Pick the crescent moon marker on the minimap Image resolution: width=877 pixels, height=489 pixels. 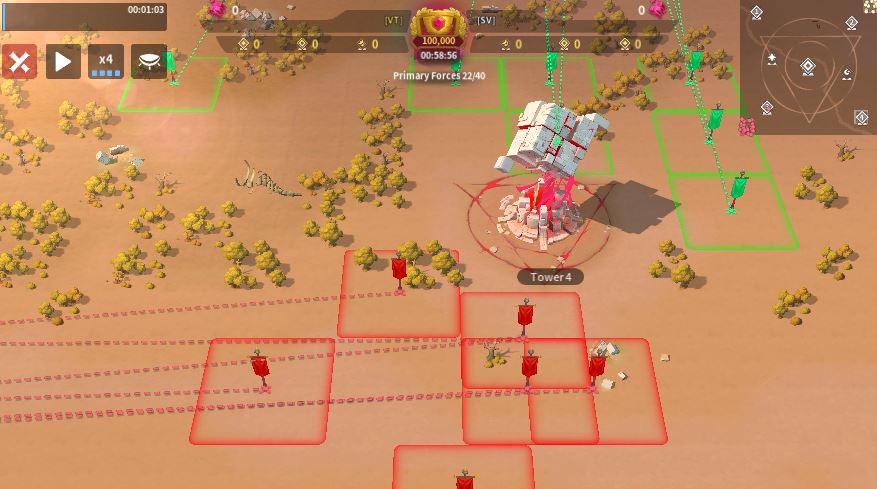[x=847, y=75]
